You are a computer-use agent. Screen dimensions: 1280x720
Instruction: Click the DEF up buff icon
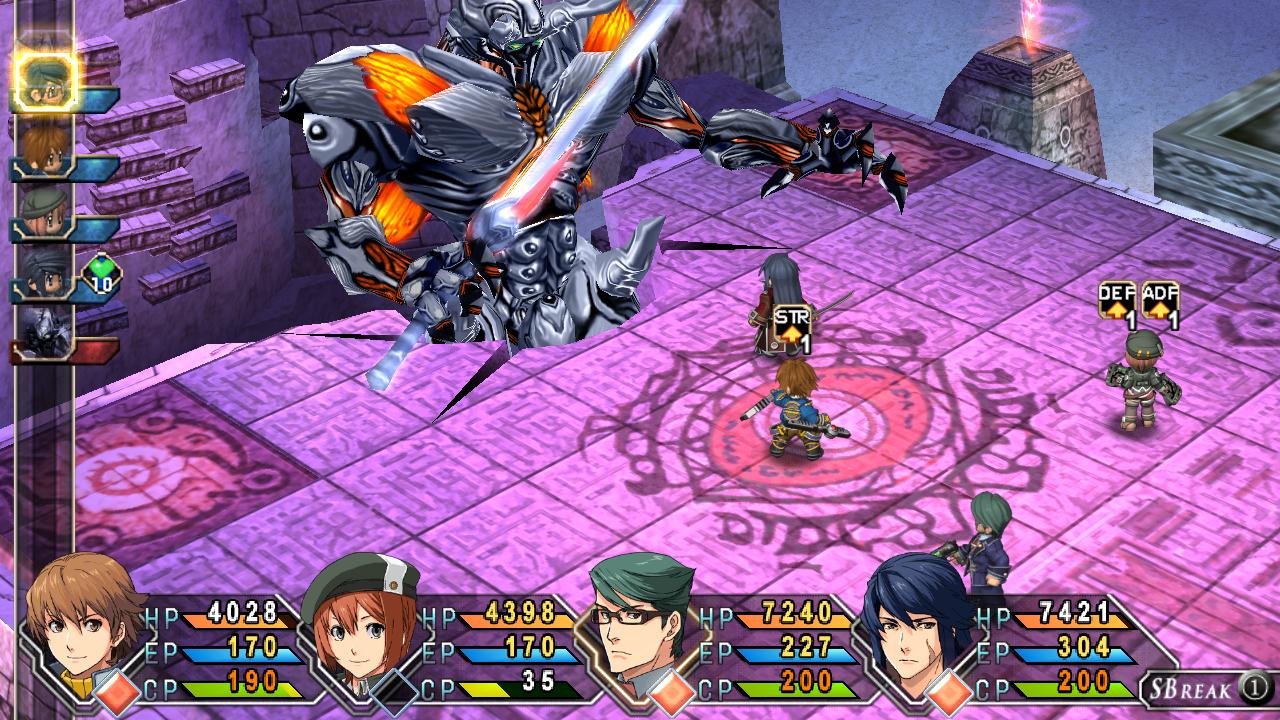tap(1117, 303)
